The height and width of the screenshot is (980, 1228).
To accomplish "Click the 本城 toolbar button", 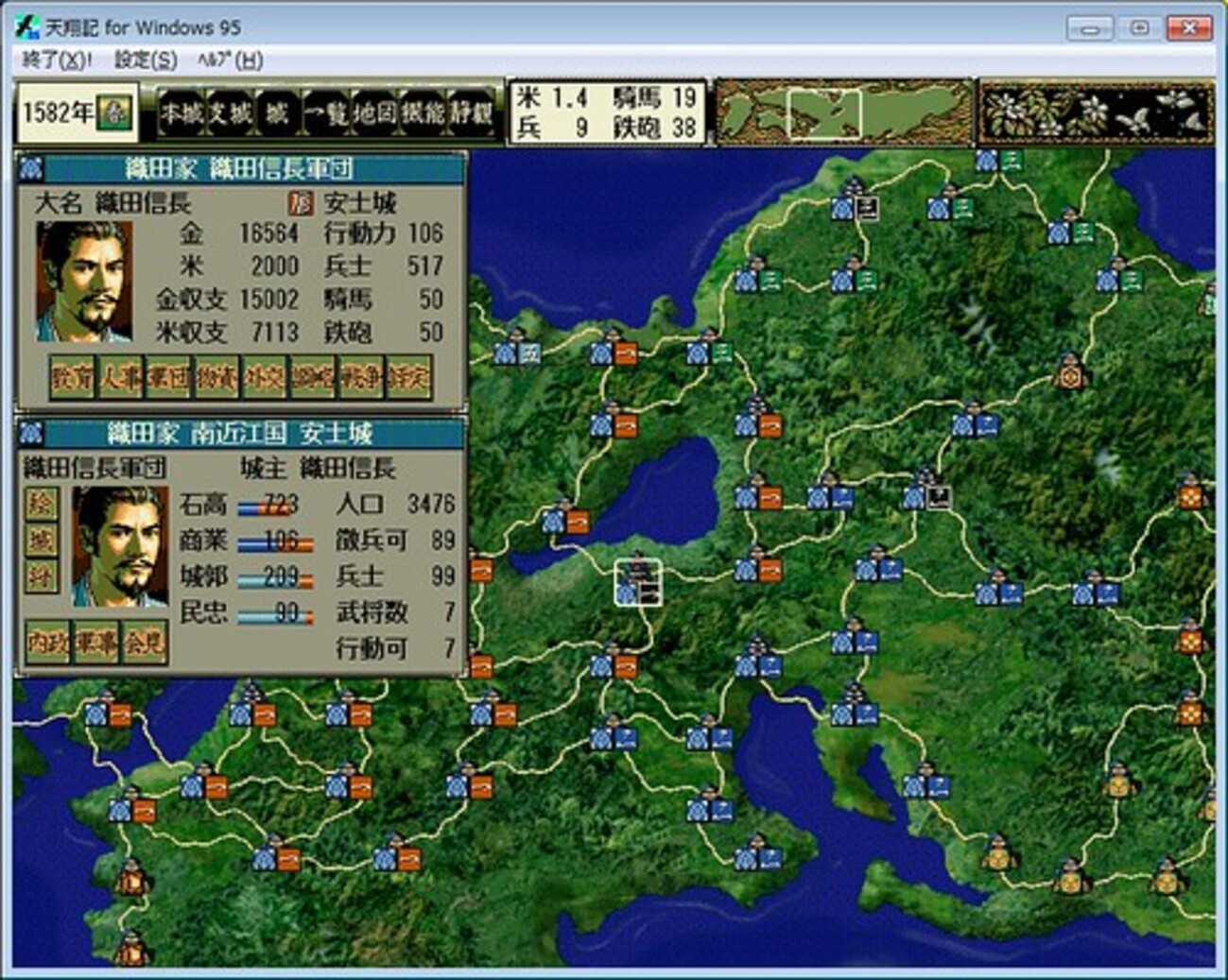I will pos(182,113).
